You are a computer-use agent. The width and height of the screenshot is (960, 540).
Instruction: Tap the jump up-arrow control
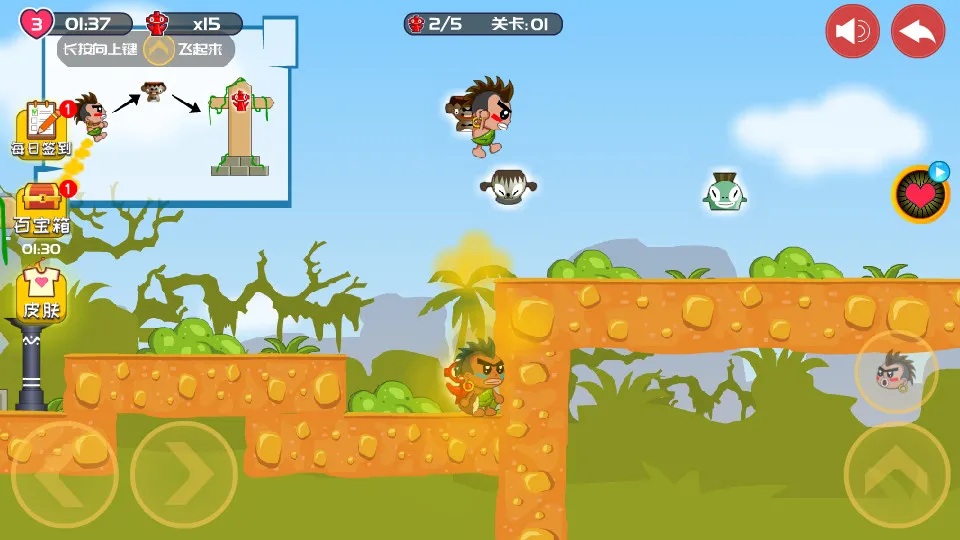coord(896,475)
